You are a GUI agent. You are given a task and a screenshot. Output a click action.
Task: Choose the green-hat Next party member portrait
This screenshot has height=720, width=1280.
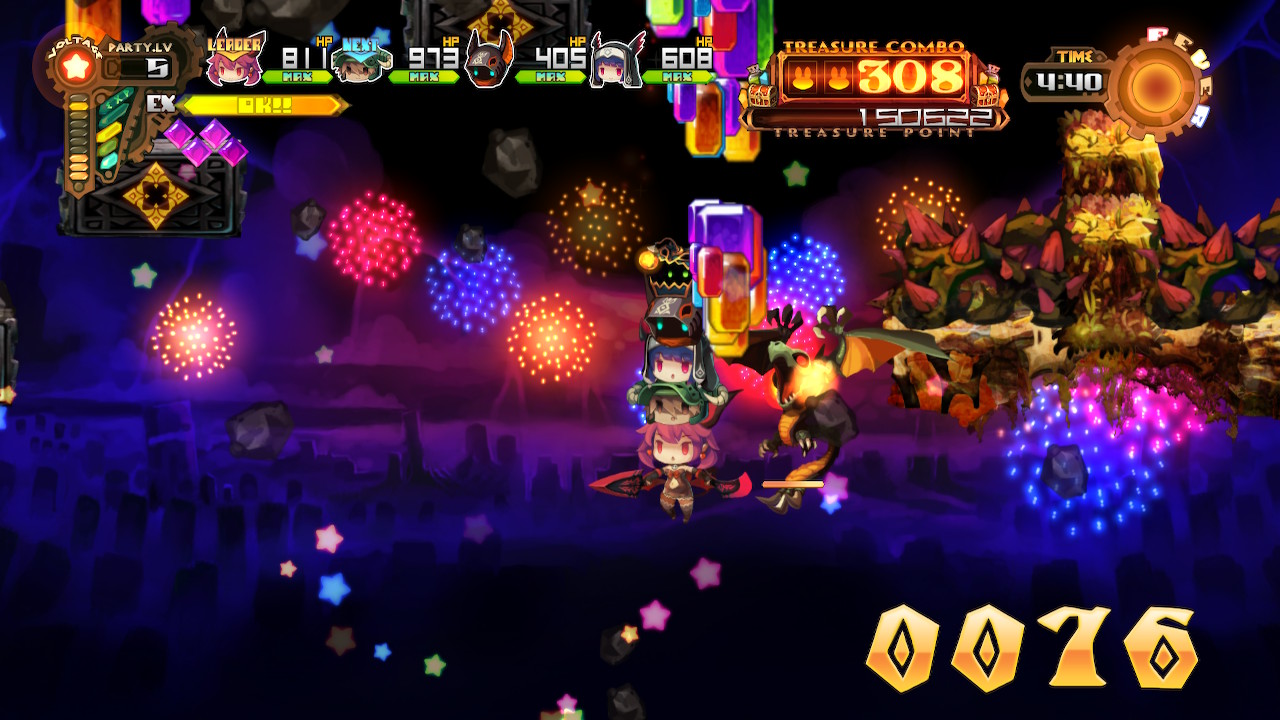click(x=359, y=63)
